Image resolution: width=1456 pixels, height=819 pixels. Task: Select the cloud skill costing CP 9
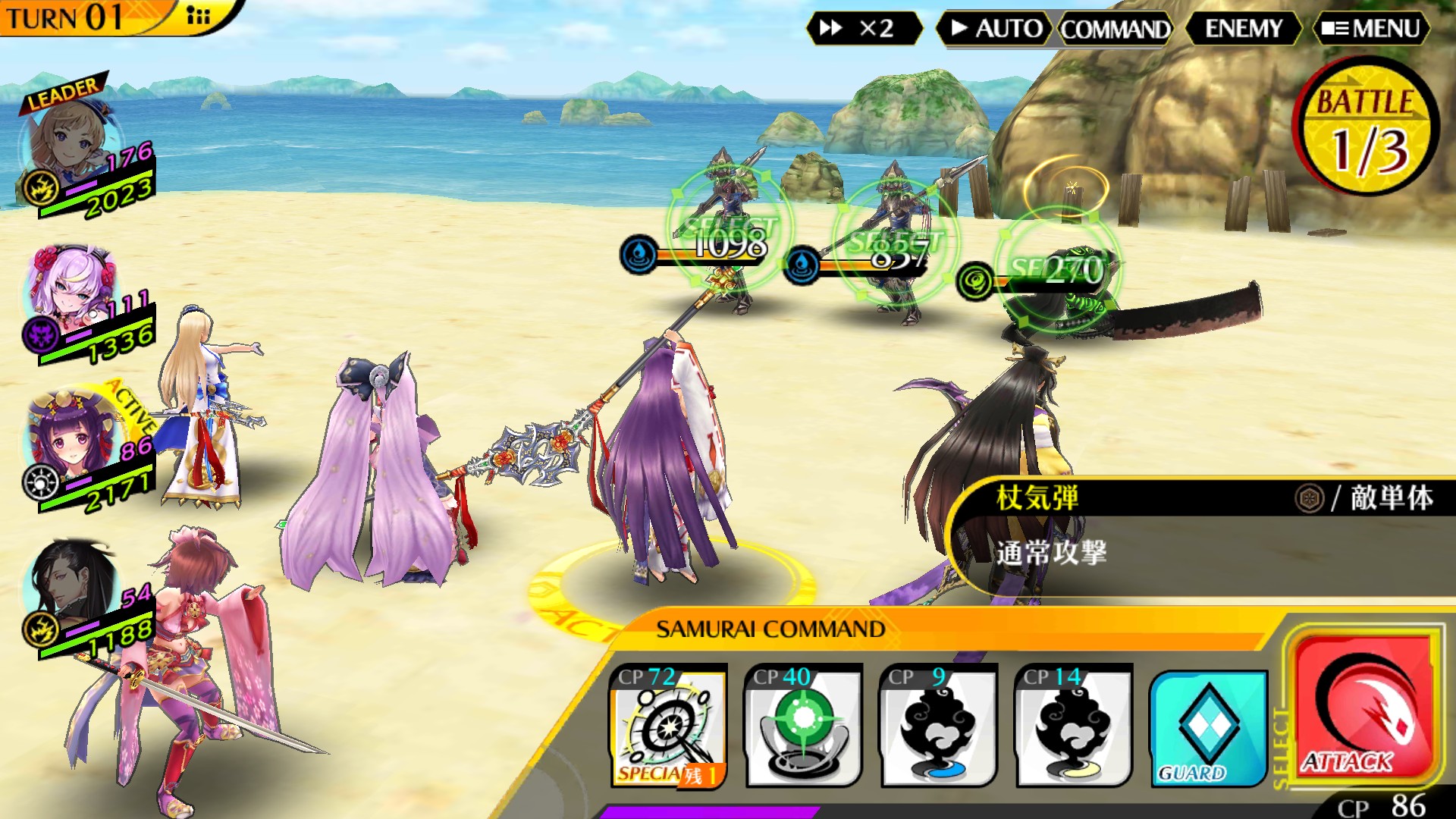938,726
